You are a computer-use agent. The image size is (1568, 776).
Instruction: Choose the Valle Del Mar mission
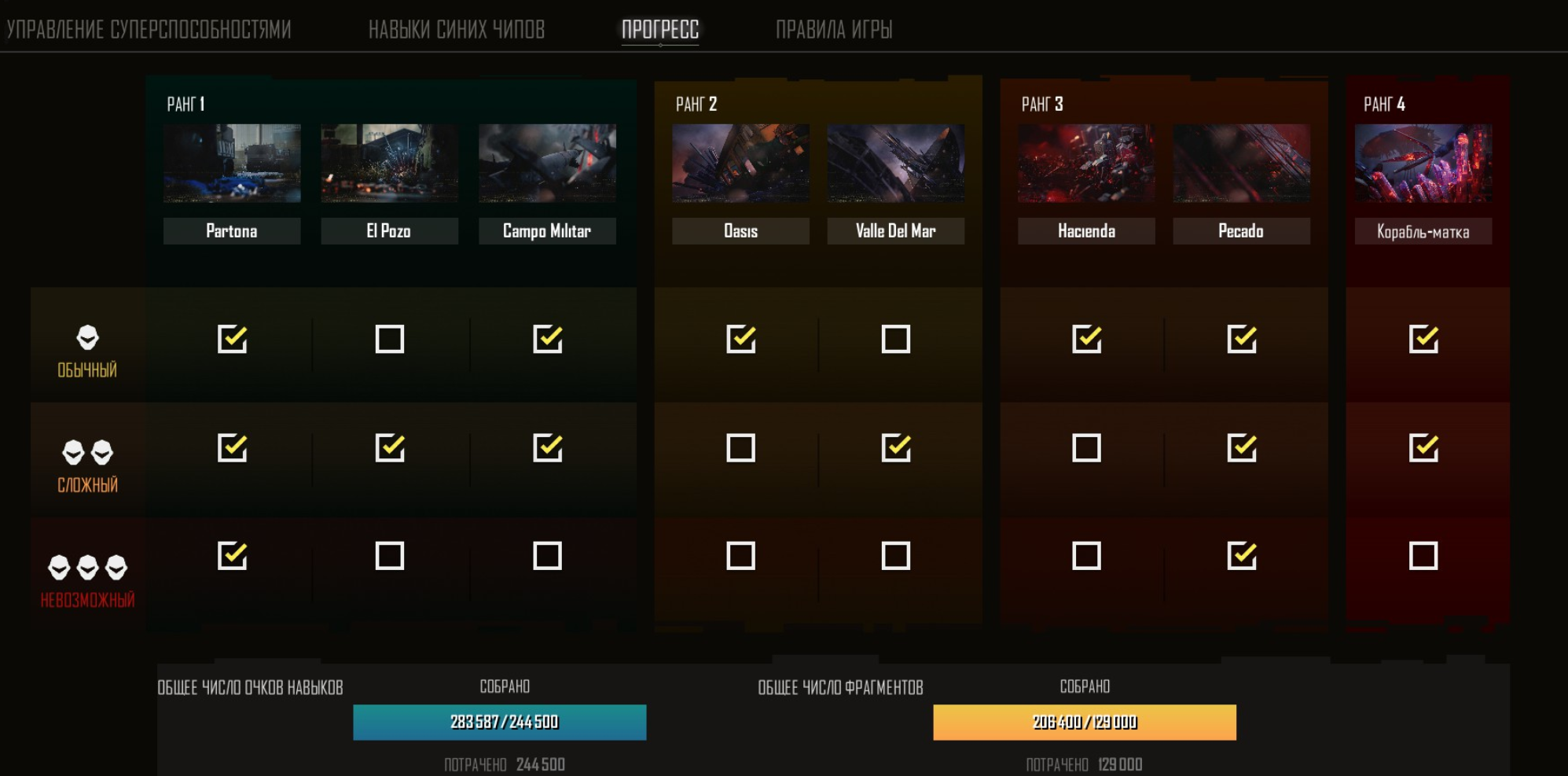click(895, 164)
